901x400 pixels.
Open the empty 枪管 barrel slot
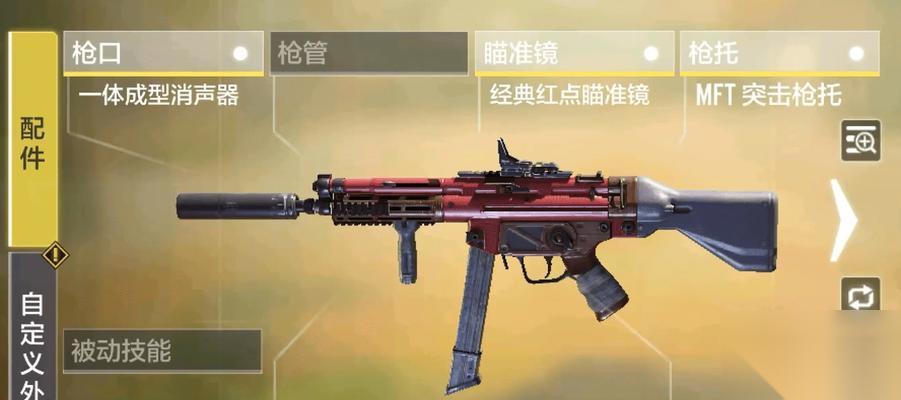(368, 53)
